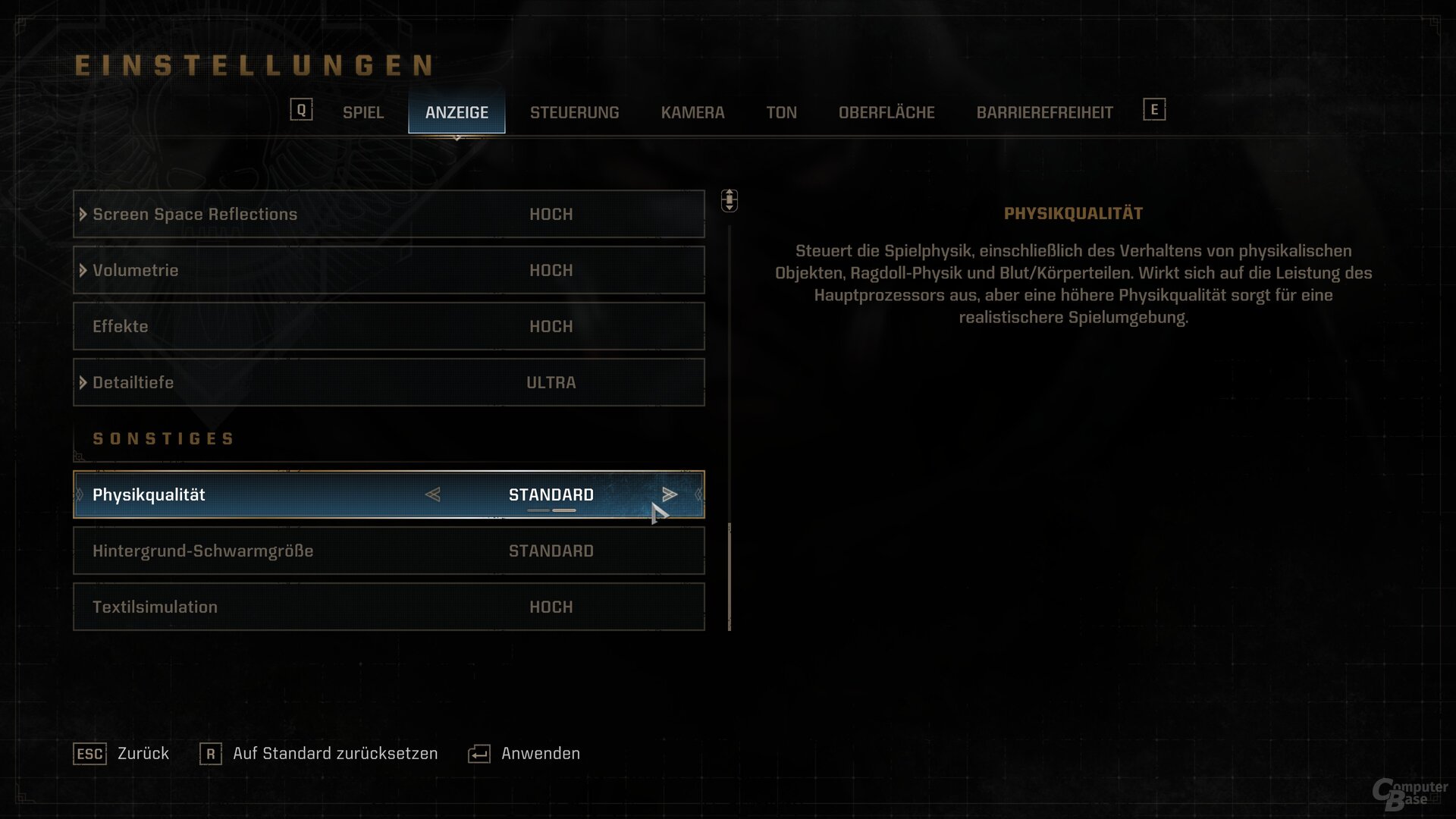Reset settings via Auf Standard zurücksetzen
1456x819 pixels.
point(318,754)
